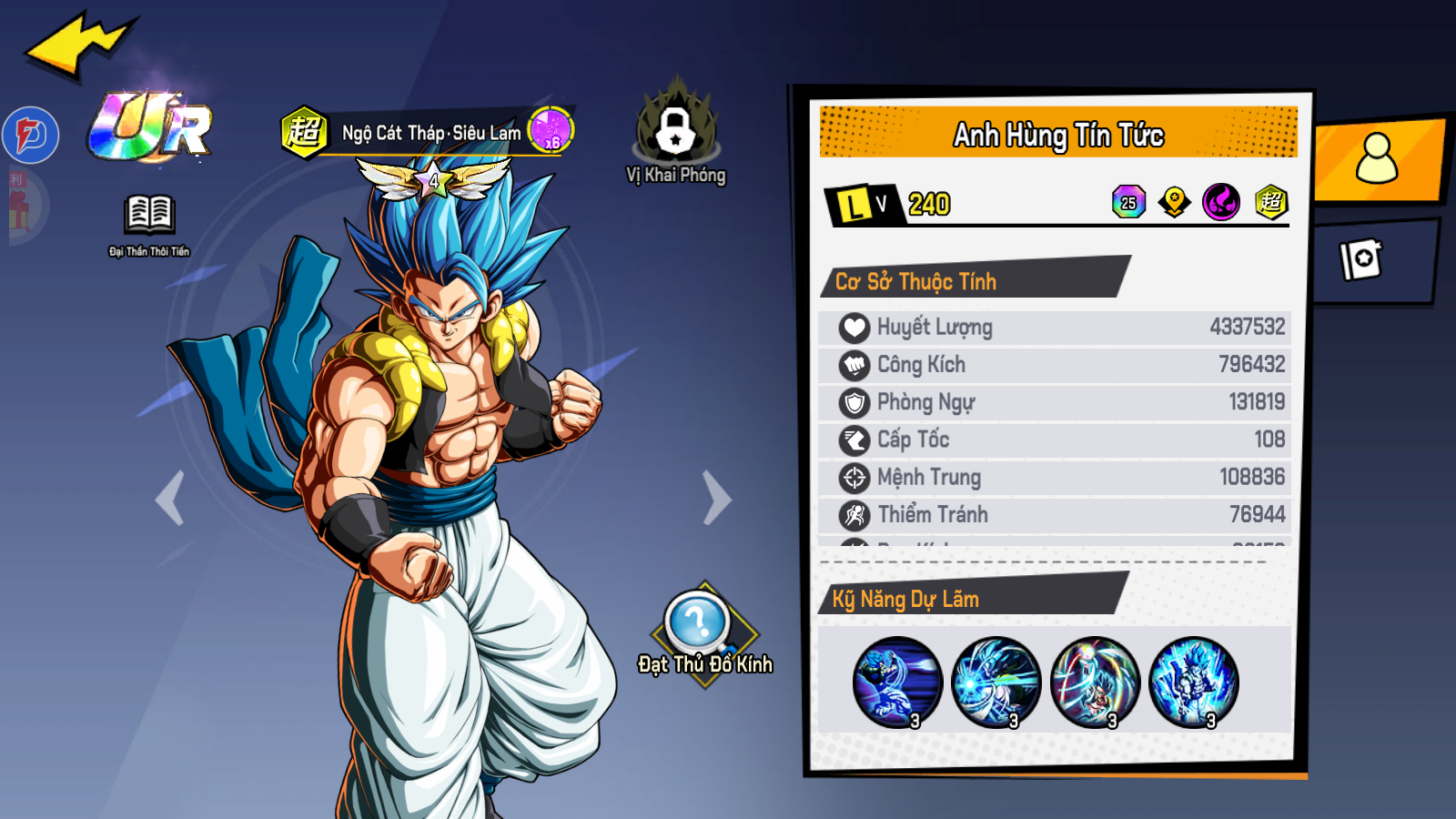Click the UR rarity badge
Screen dimensions: 1456x819
(x=151, y=128)
